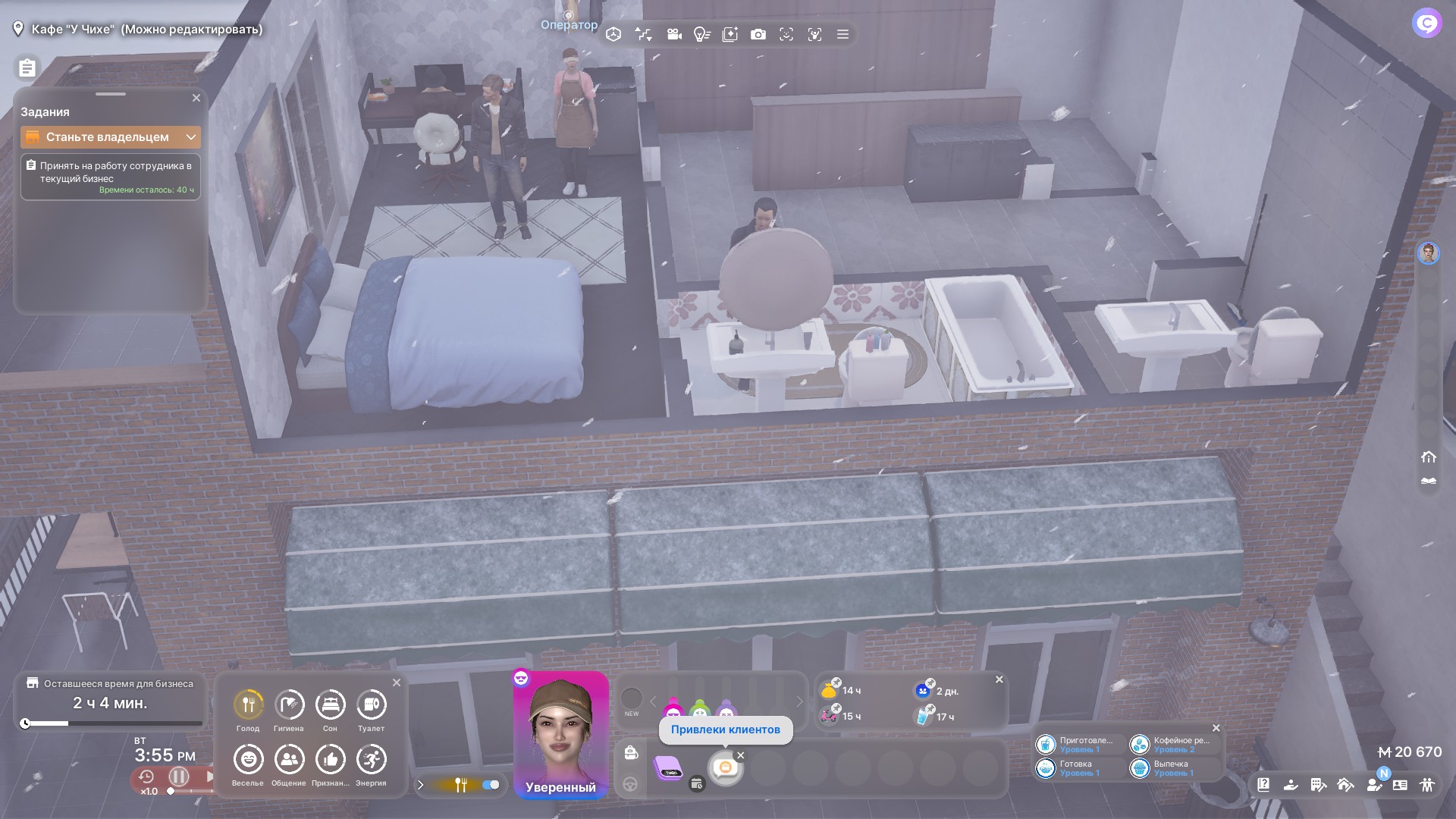The image size is (1456, 819).
Task: Open the backpack inventory icon
Action: click(x=631, y=753)
